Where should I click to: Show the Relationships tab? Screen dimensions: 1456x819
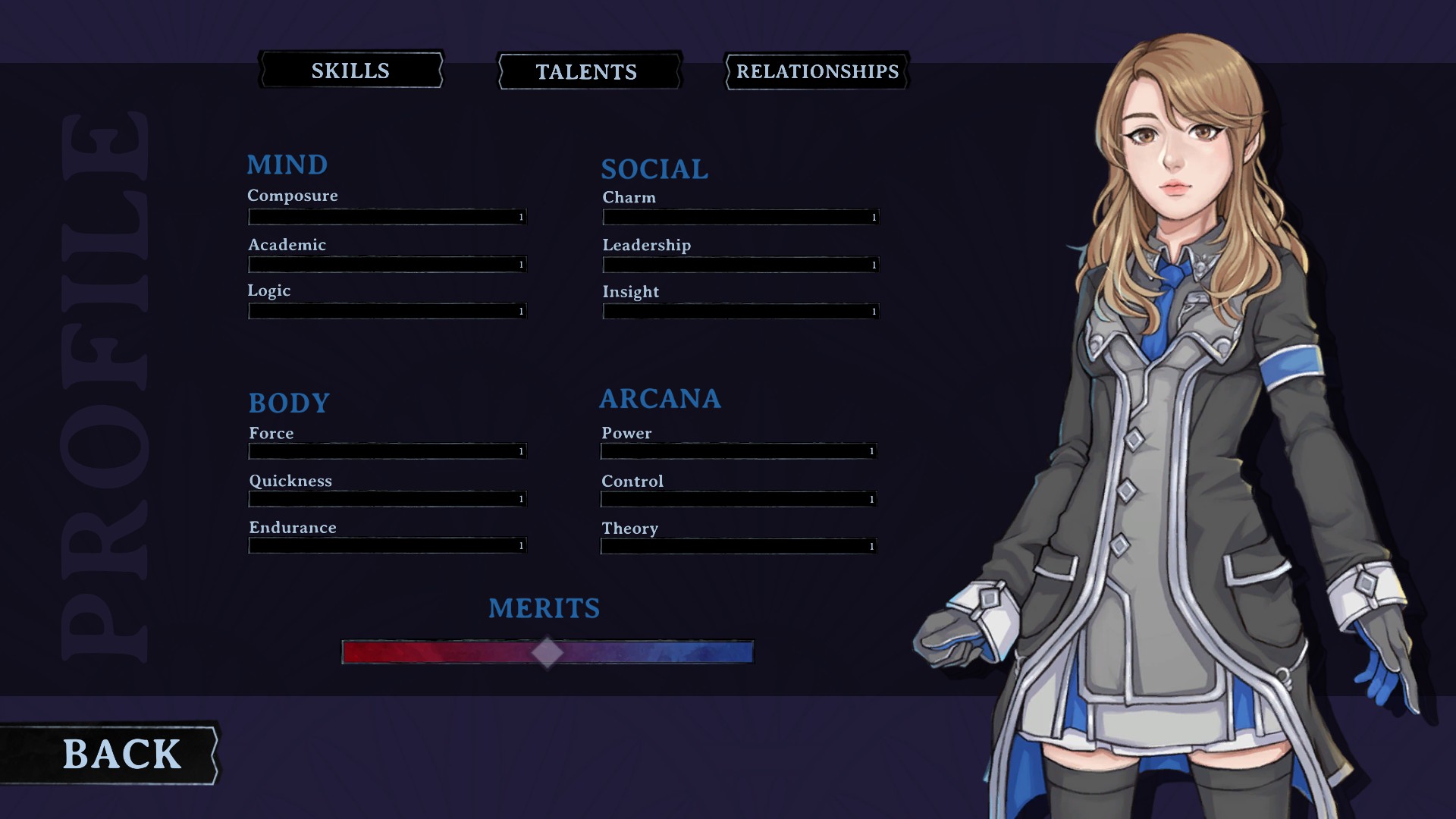(x=817, y=71)
